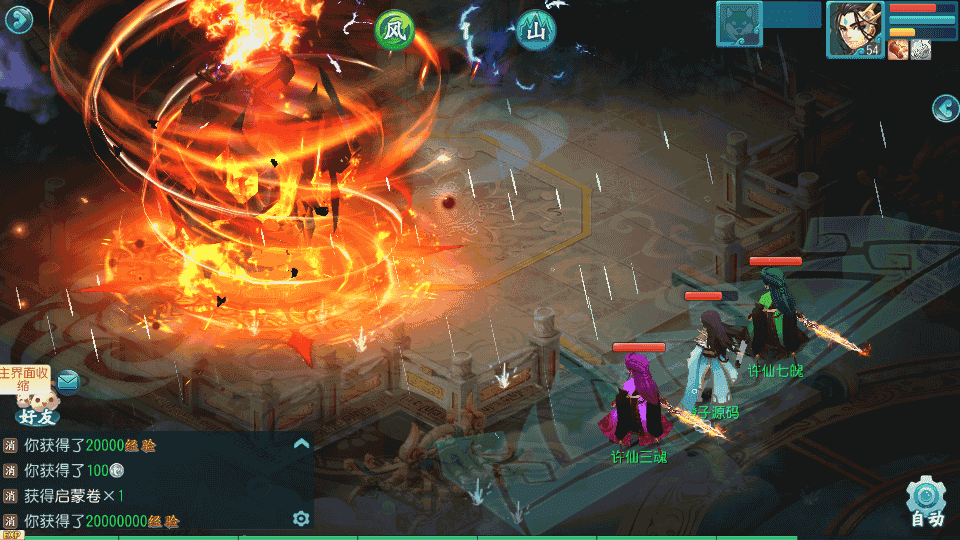Select the green 风 wind formation icon

click(x=394, y=31)
